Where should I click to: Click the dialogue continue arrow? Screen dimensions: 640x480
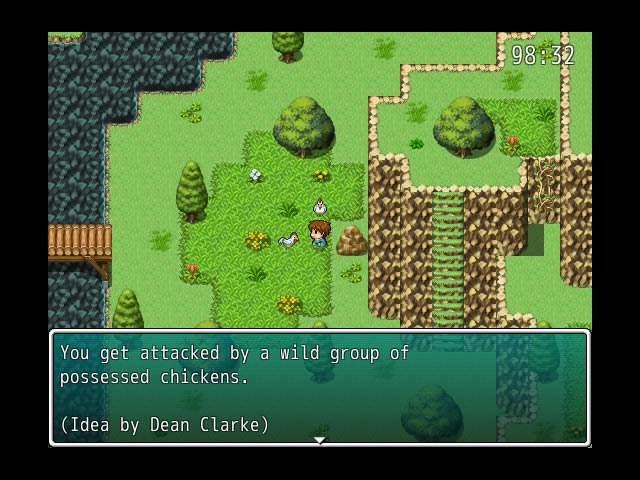click(319, 440)
